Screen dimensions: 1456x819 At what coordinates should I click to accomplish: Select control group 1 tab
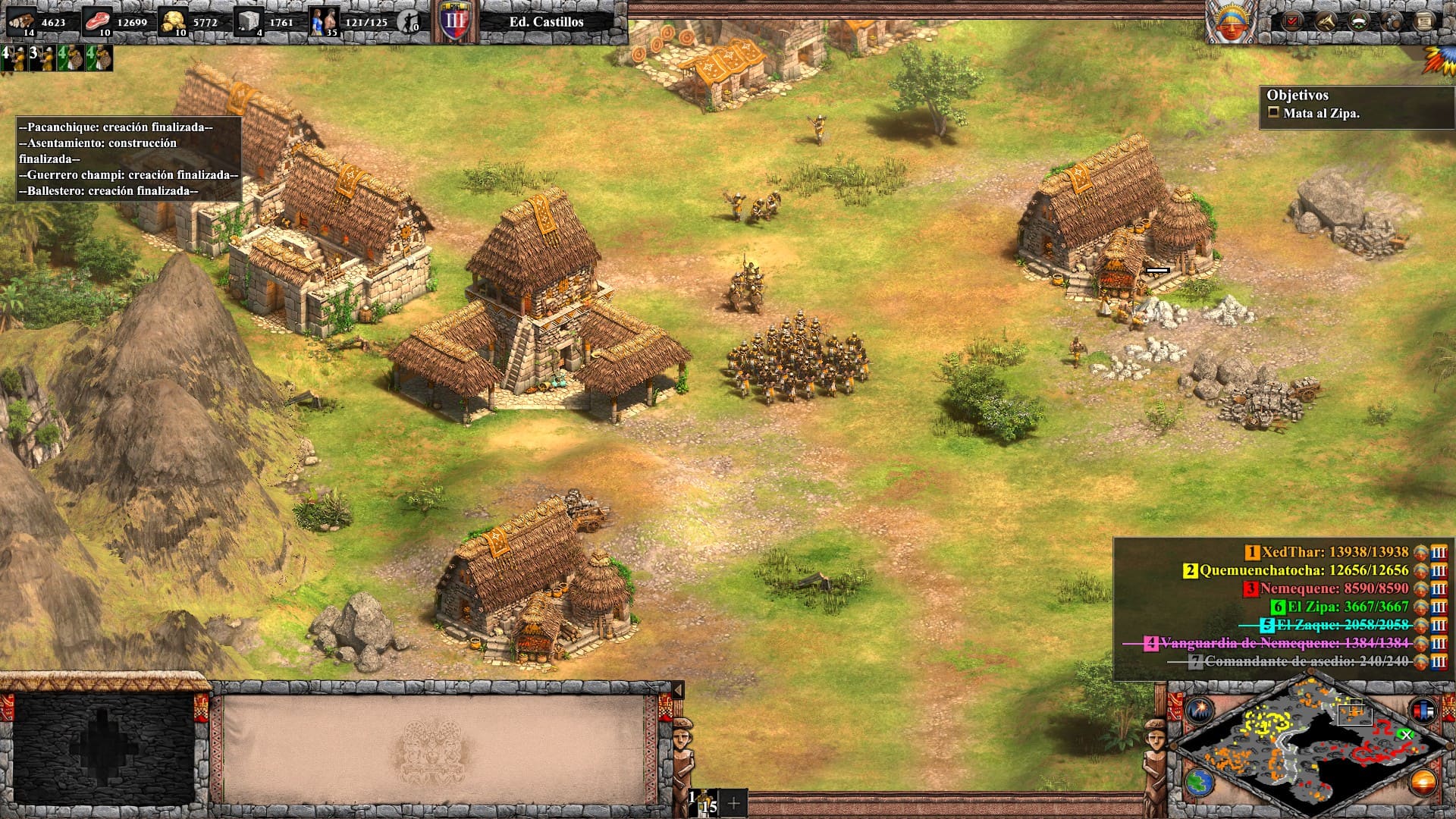tap(703, 802)
